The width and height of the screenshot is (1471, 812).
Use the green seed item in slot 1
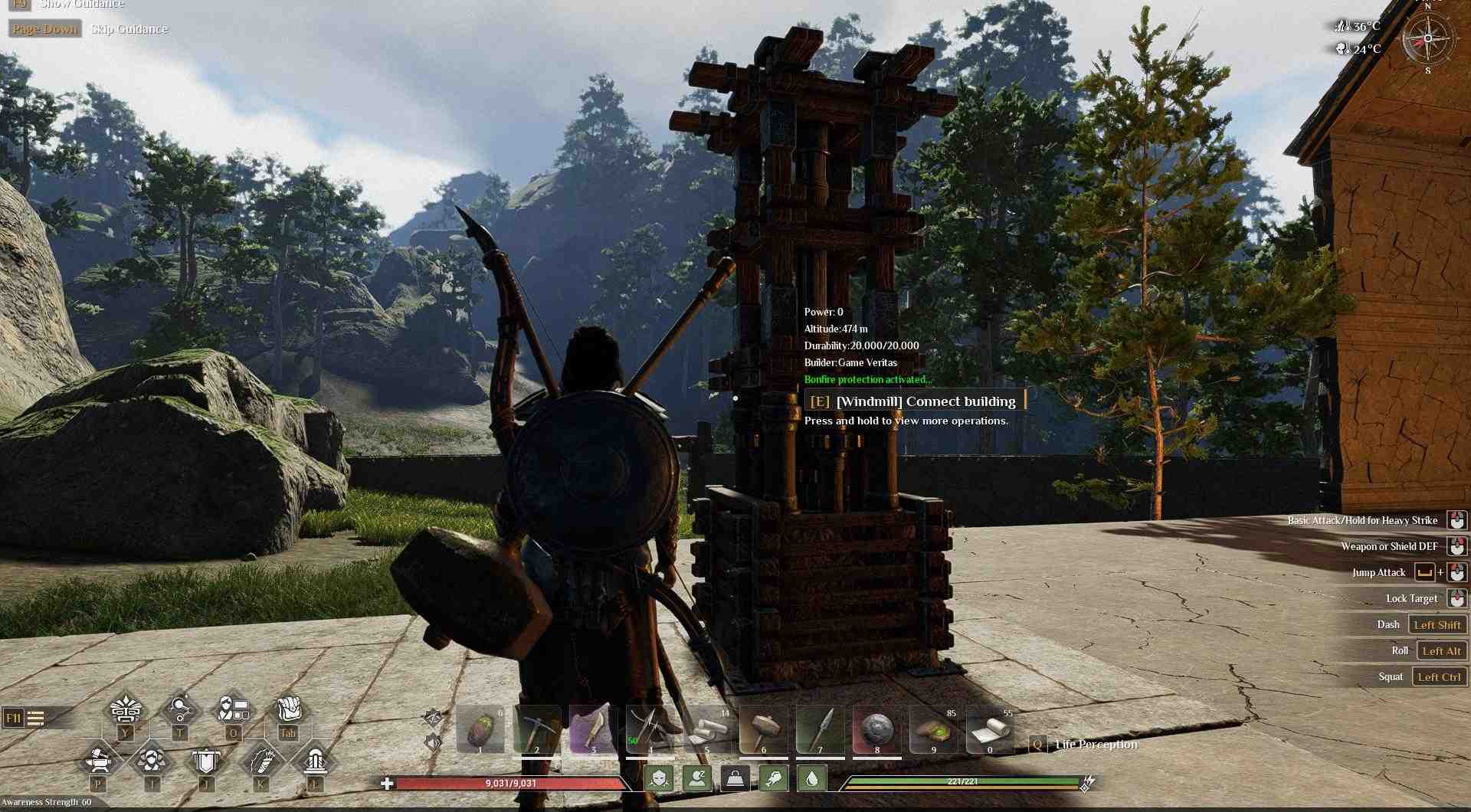480,729
